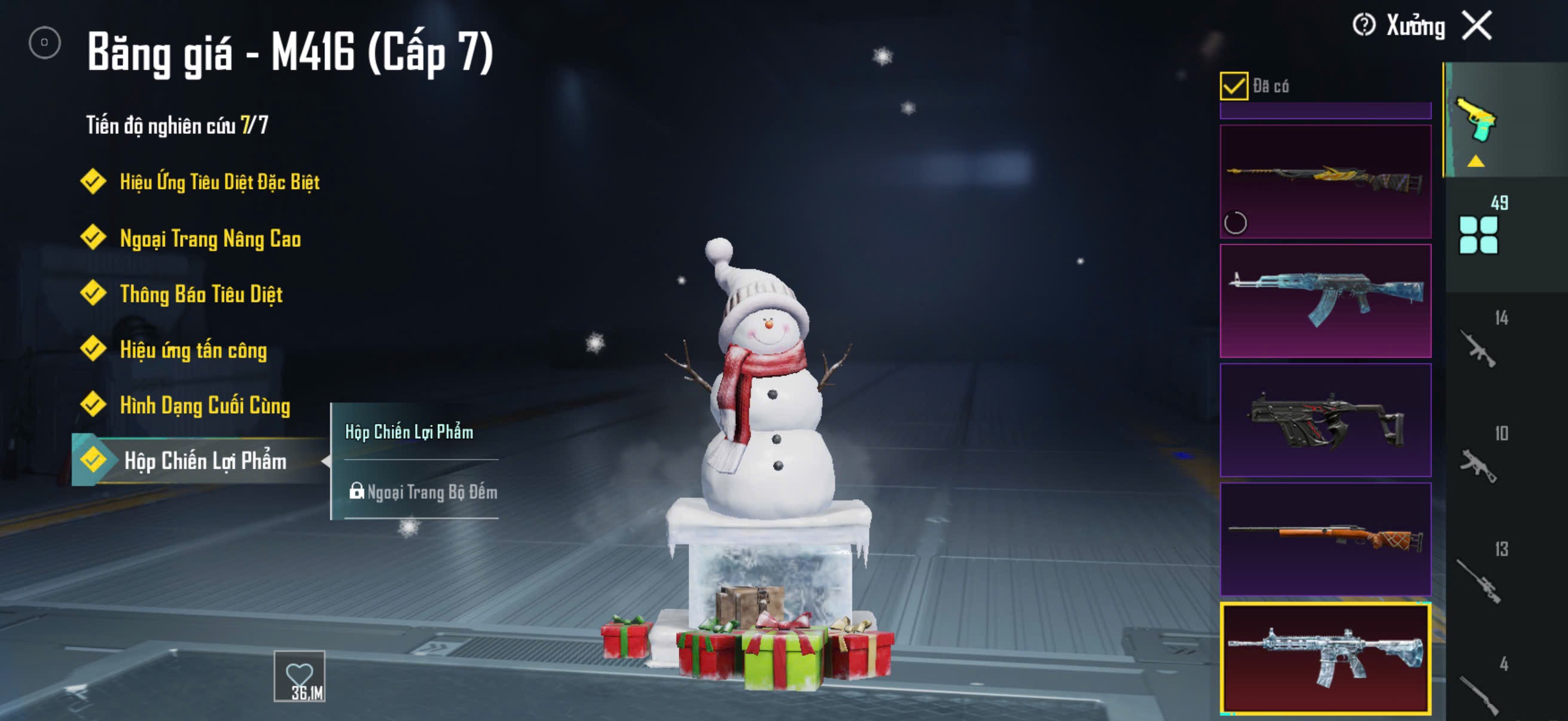This screenshot has height=721, width=1568.
Task: Open the Xưởng help info
Action: [x=1363, y=26]
